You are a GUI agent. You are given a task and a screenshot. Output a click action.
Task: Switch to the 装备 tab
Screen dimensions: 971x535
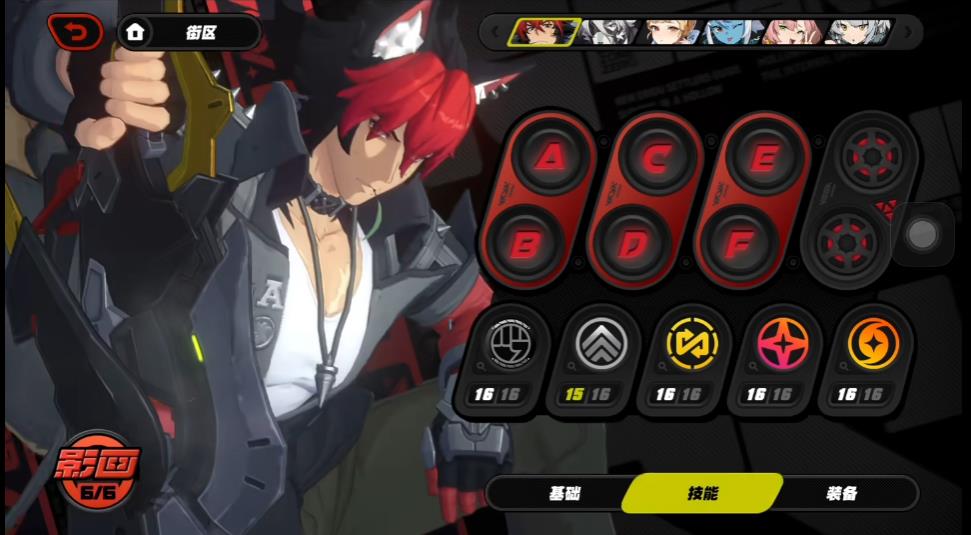pyautogui.click(x=841, y=493)
